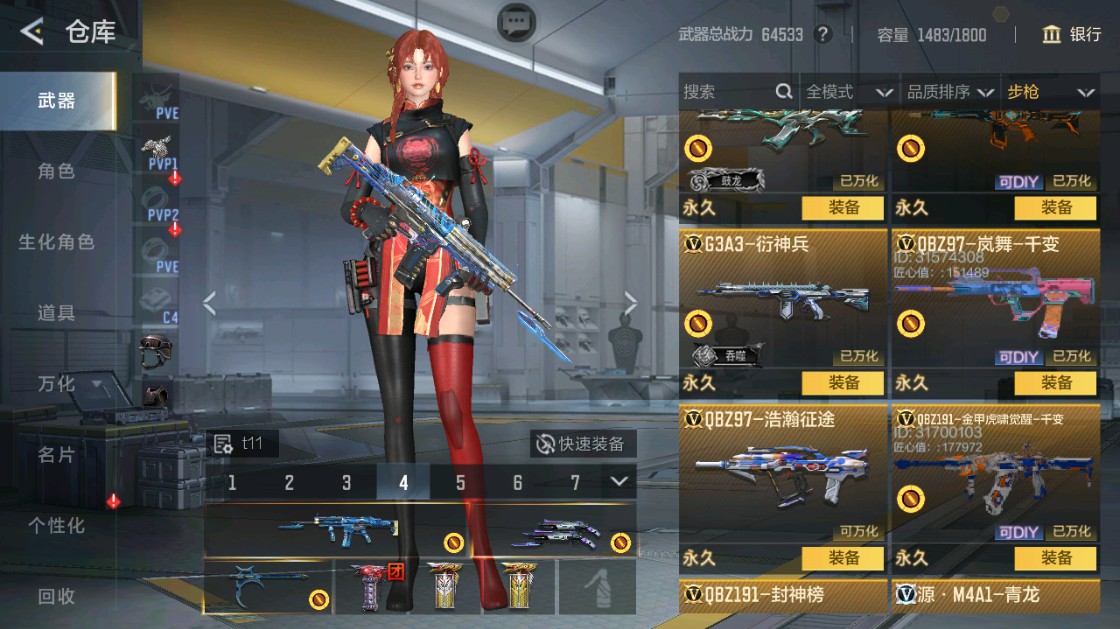Image resolution: width=1120 pixels, height=629 pixels.
Task: Equip the QBZ97-浩瀚征途 rifle
Action: (x=843, y=558)
